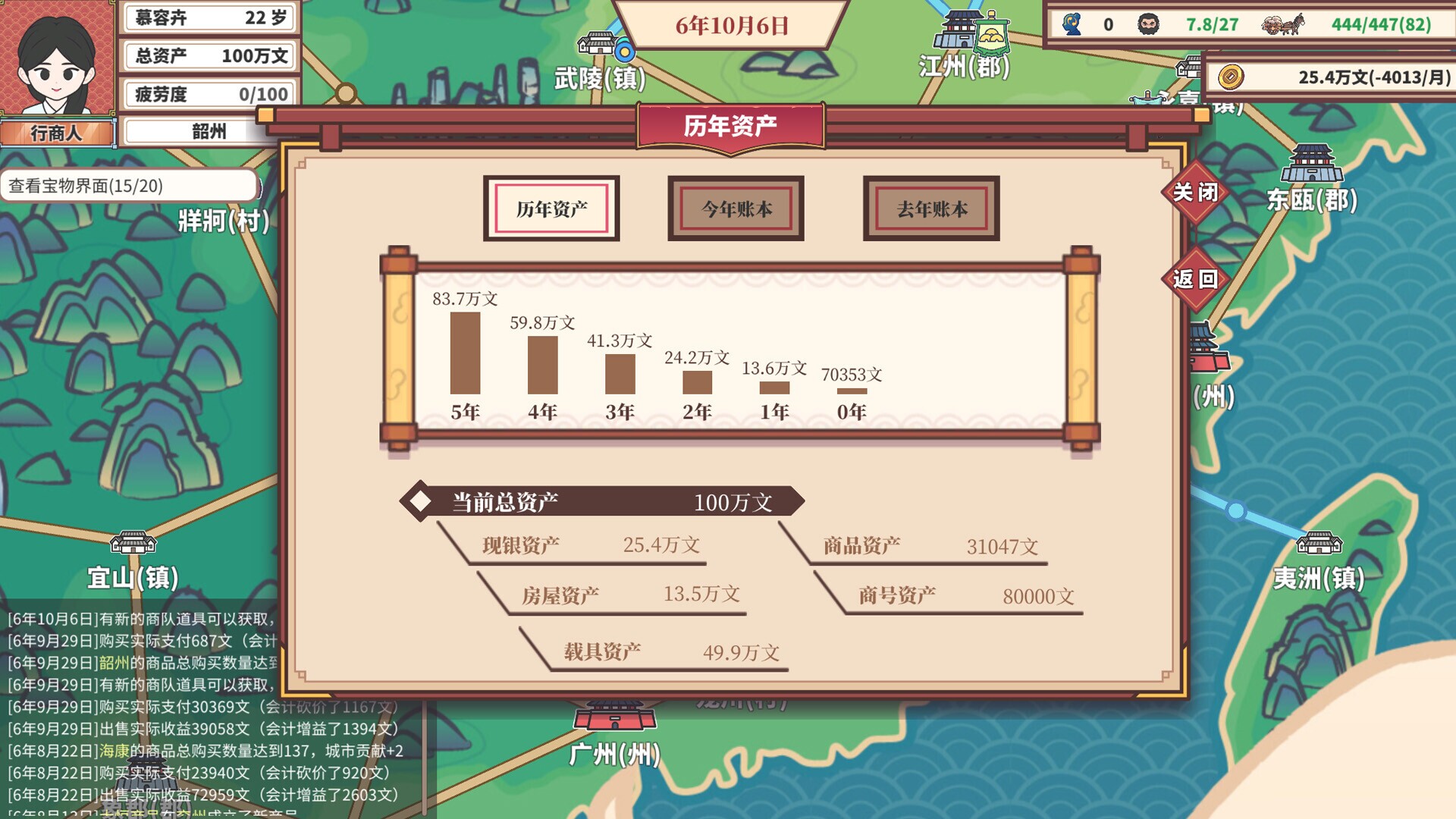
Task: Click the 疲劳度 0/100 progress bar
Action: (x=210, y=94)
